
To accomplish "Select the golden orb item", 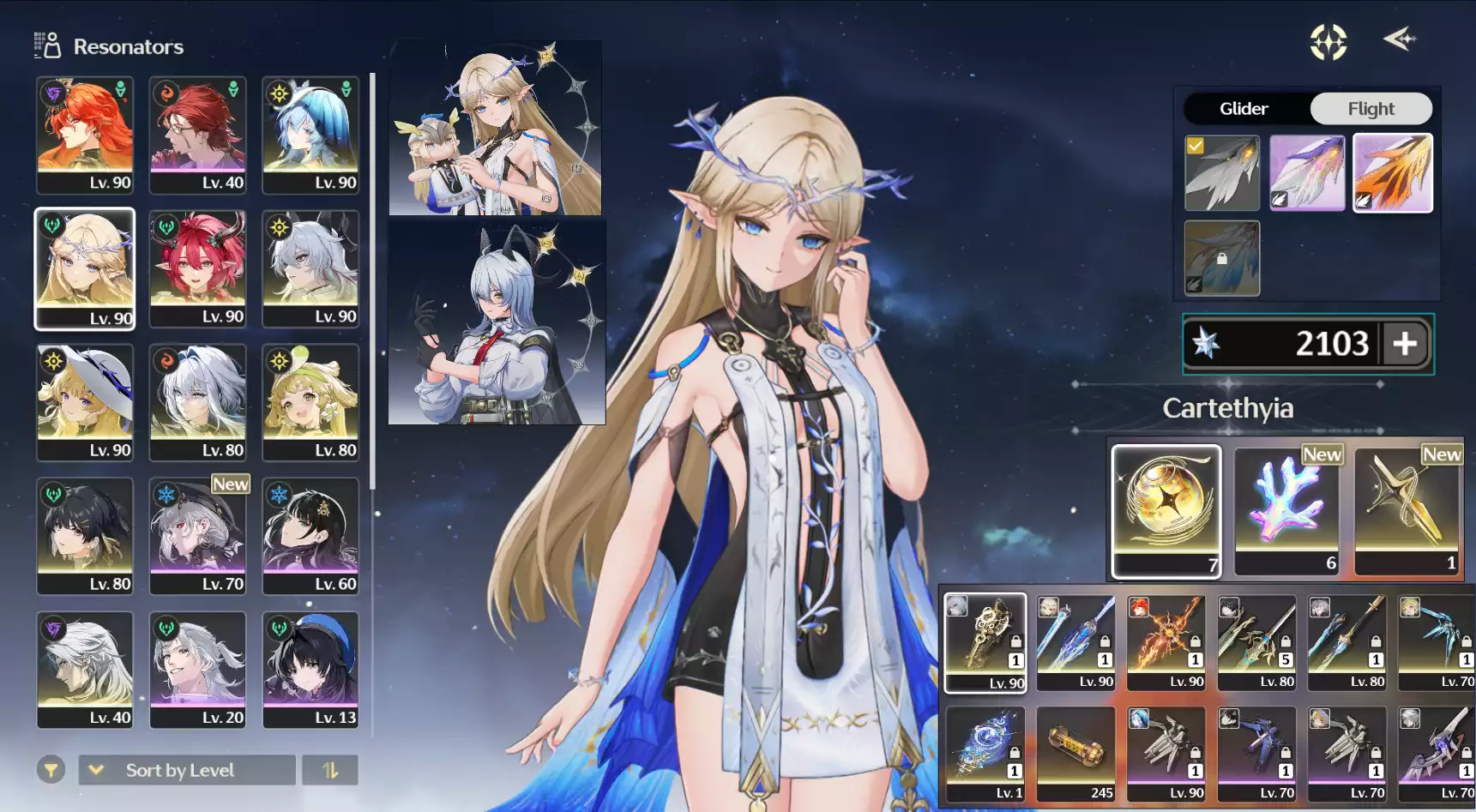I will [x=1166, y=510].
